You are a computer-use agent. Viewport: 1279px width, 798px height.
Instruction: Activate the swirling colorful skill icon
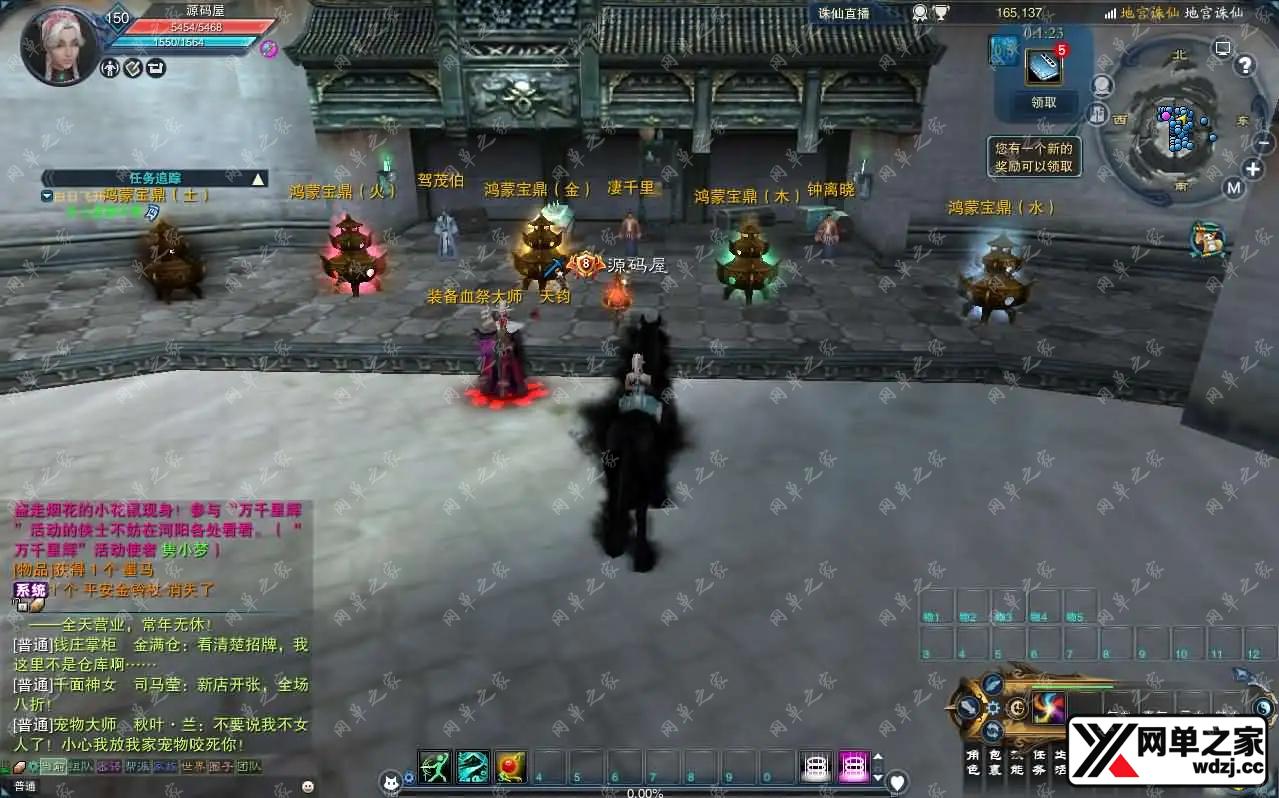[x=1048, y=707]
